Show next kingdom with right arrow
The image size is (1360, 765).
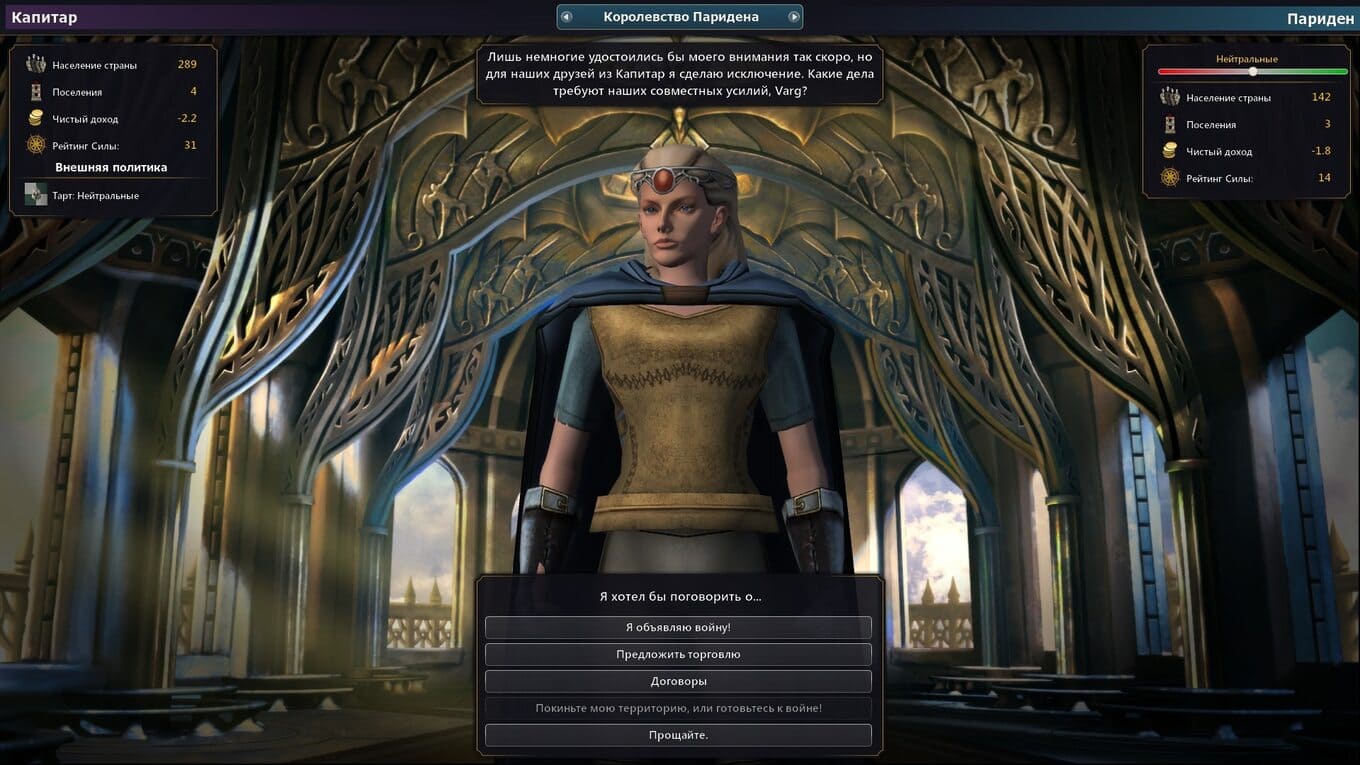[793, 17]
